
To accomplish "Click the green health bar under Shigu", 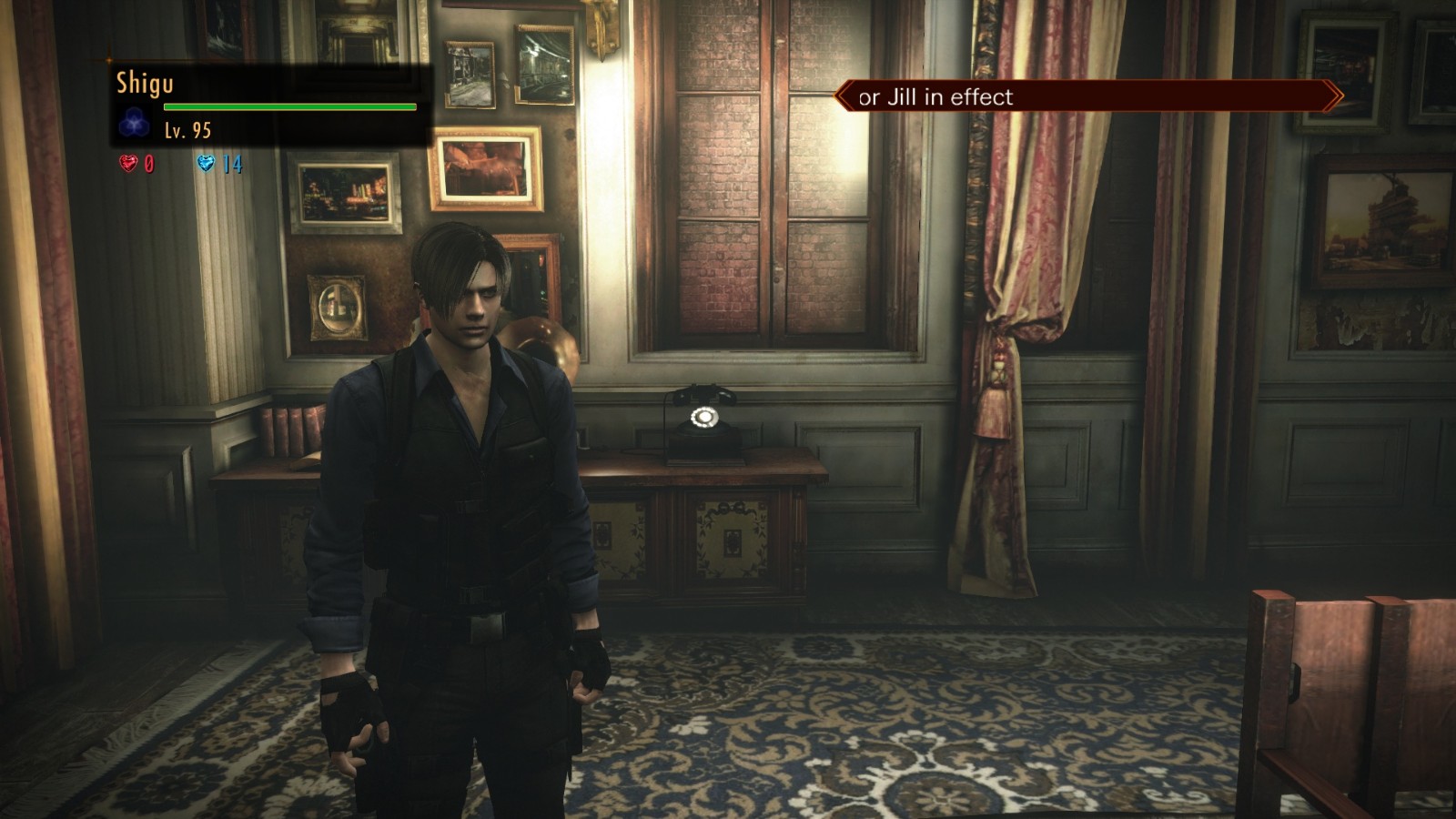I will coord(291,106).
